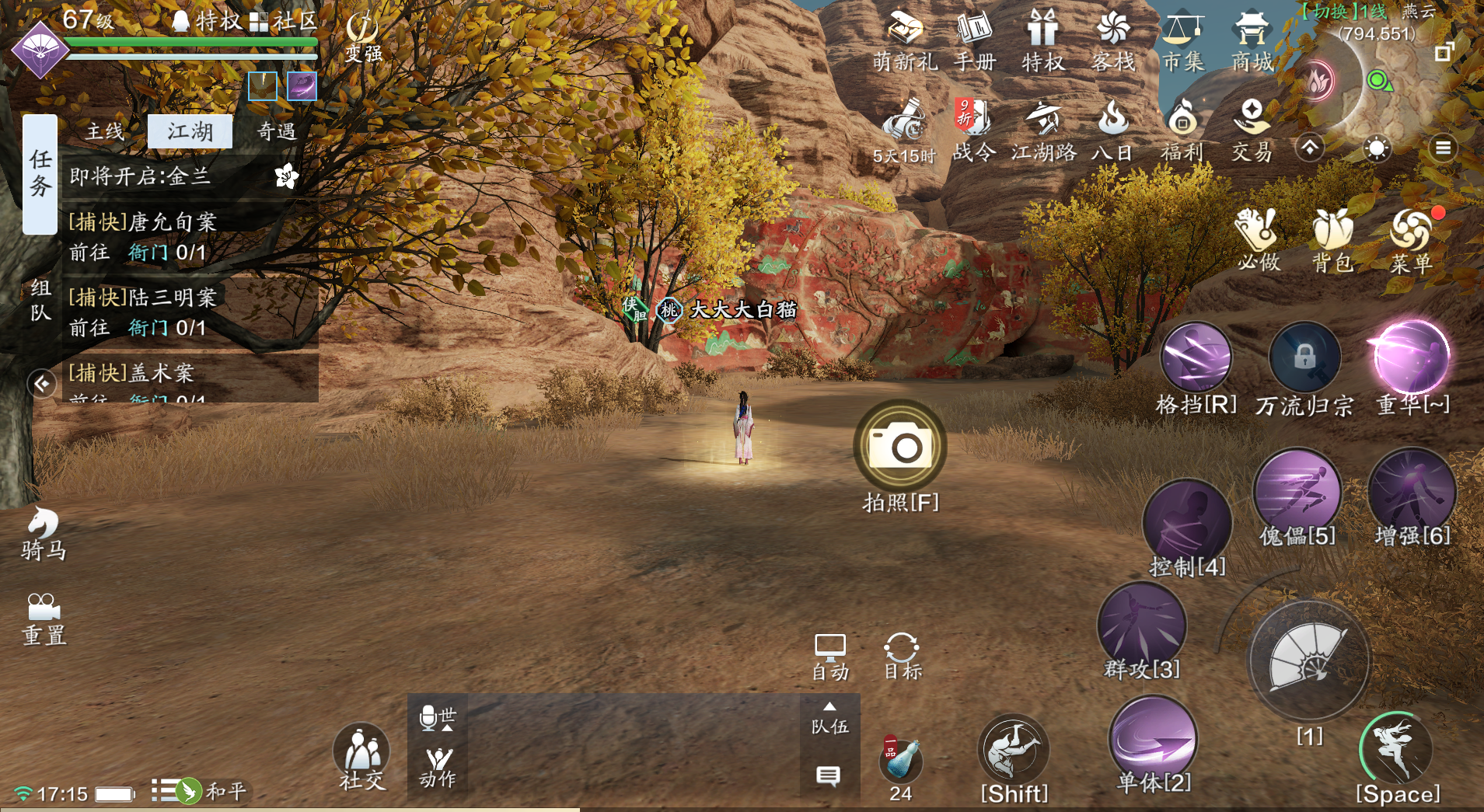Select the 奇遇 quest tab
Viewport: 1484px width, 812px height.
pos(276,131)
